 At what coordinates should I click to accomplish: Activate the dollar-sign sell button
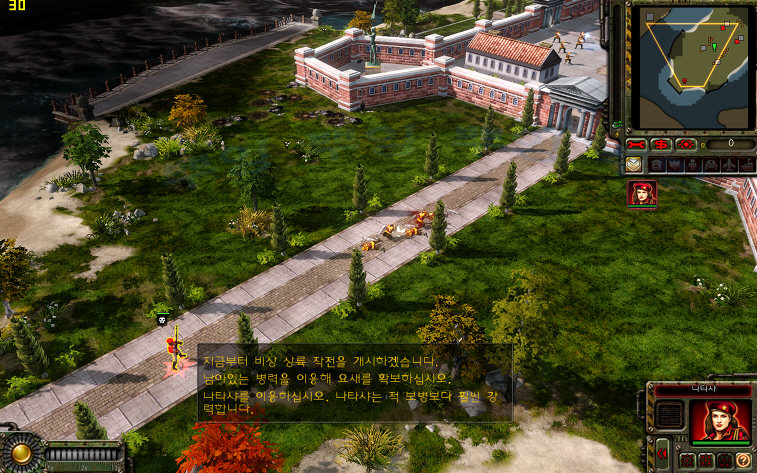(662, 143)
